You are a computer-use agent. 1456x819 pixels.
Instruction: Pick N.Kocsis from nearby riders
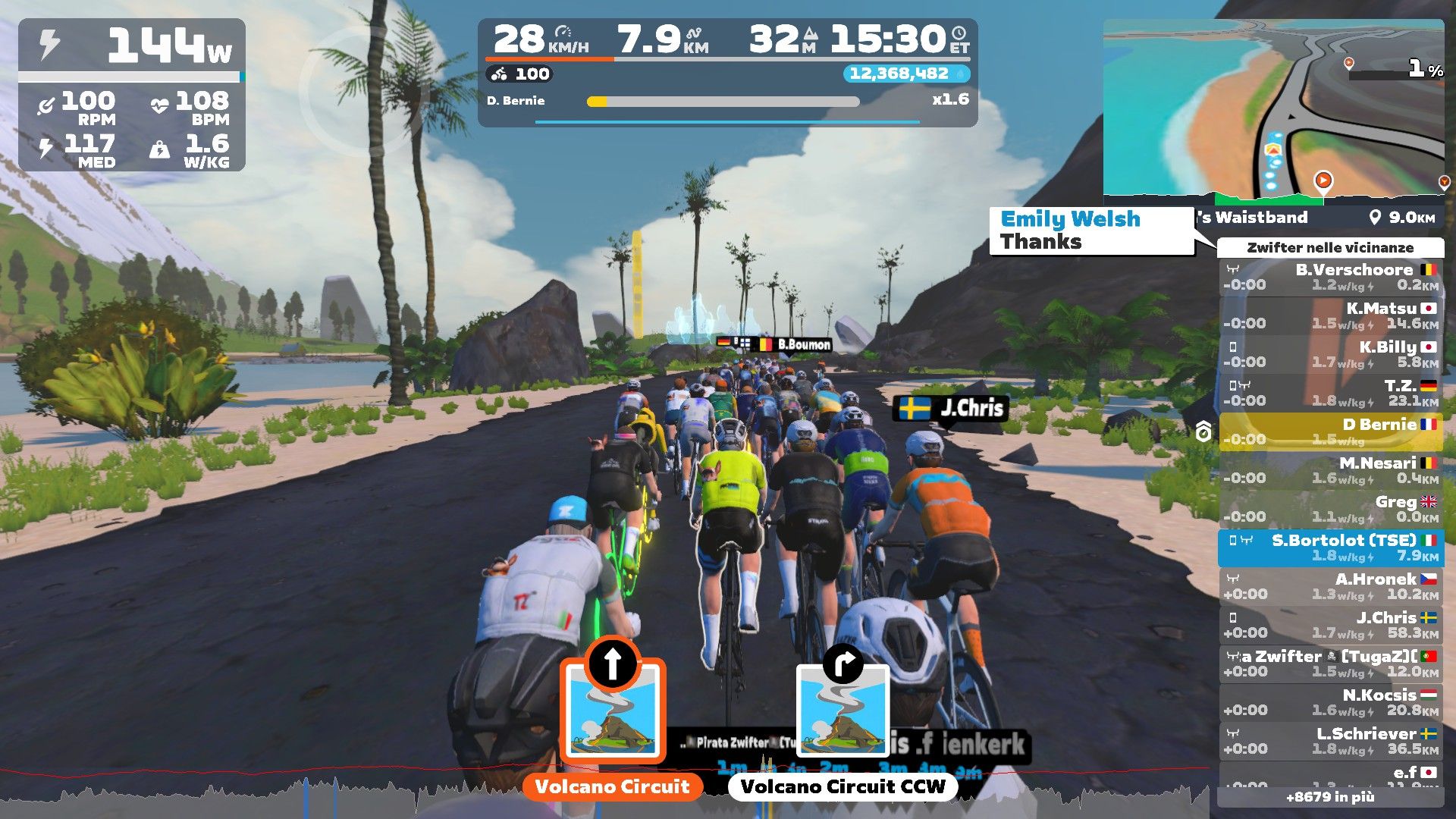pos(1331,702)
